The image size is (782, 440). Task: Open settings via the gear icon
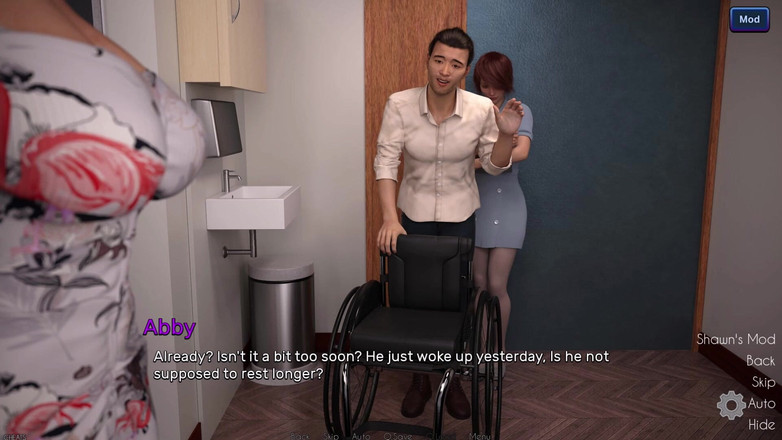click(731, 405)
